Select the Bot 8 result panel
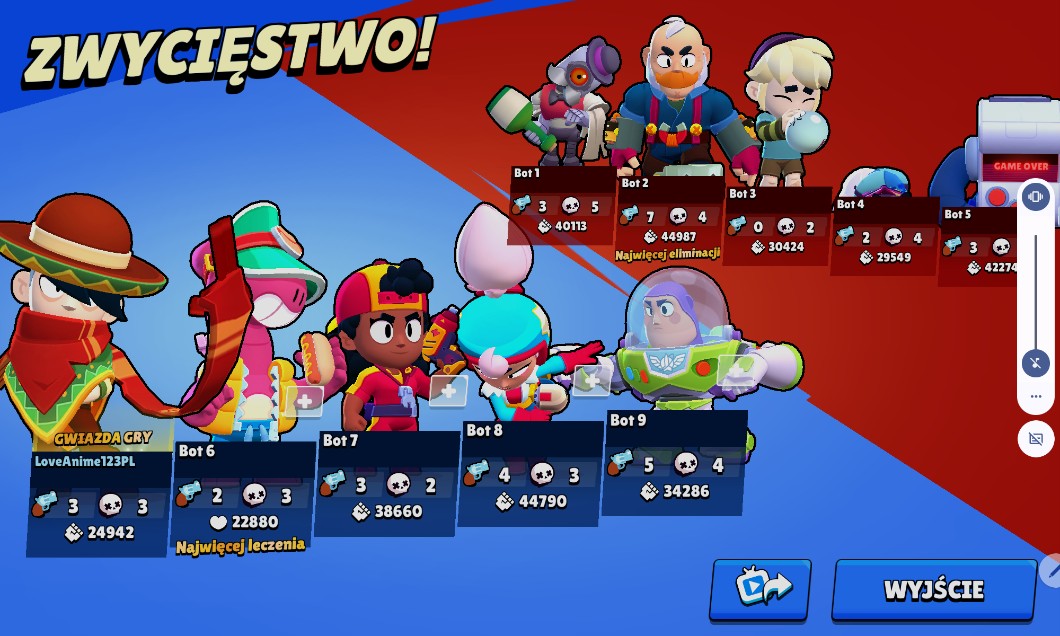The height and width of the screenshot is (636, 1060). tap(530, 472)
